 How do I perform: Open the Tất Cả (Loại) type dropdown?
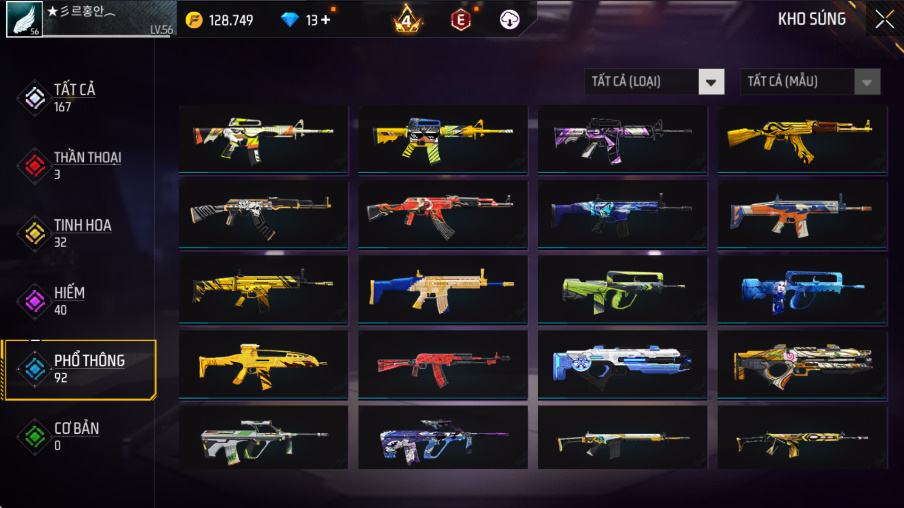[x=654, y=82]
